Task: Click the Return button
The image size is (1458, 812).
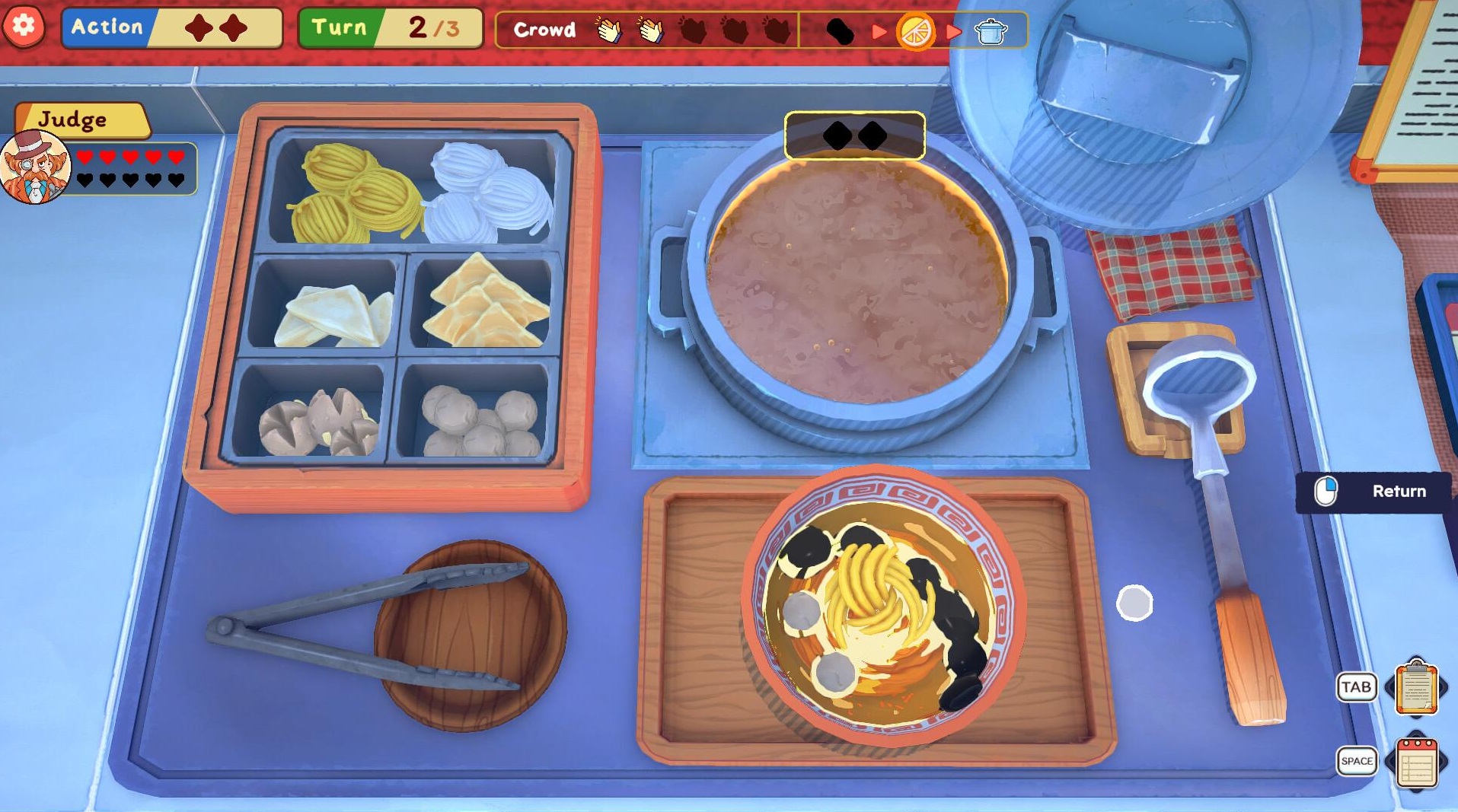Action: click(x=1374, y=492)
